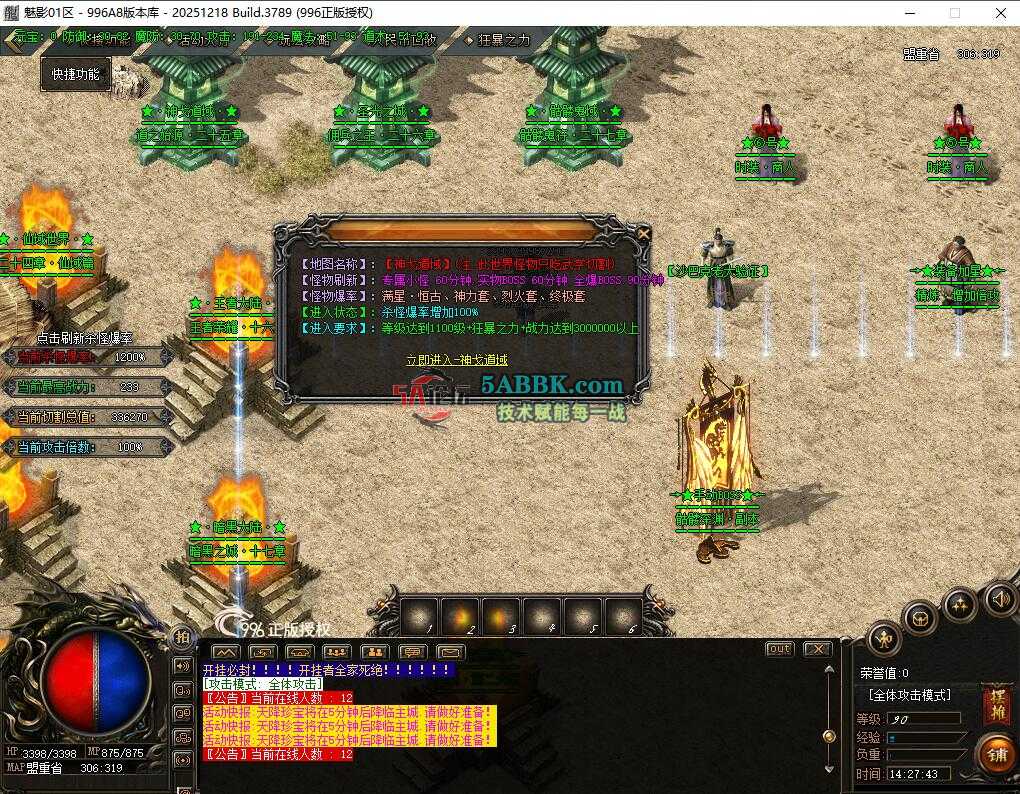The image size is (1020, 794).
Task: Close the chat panel with X
Action: (x=817, y=649)
